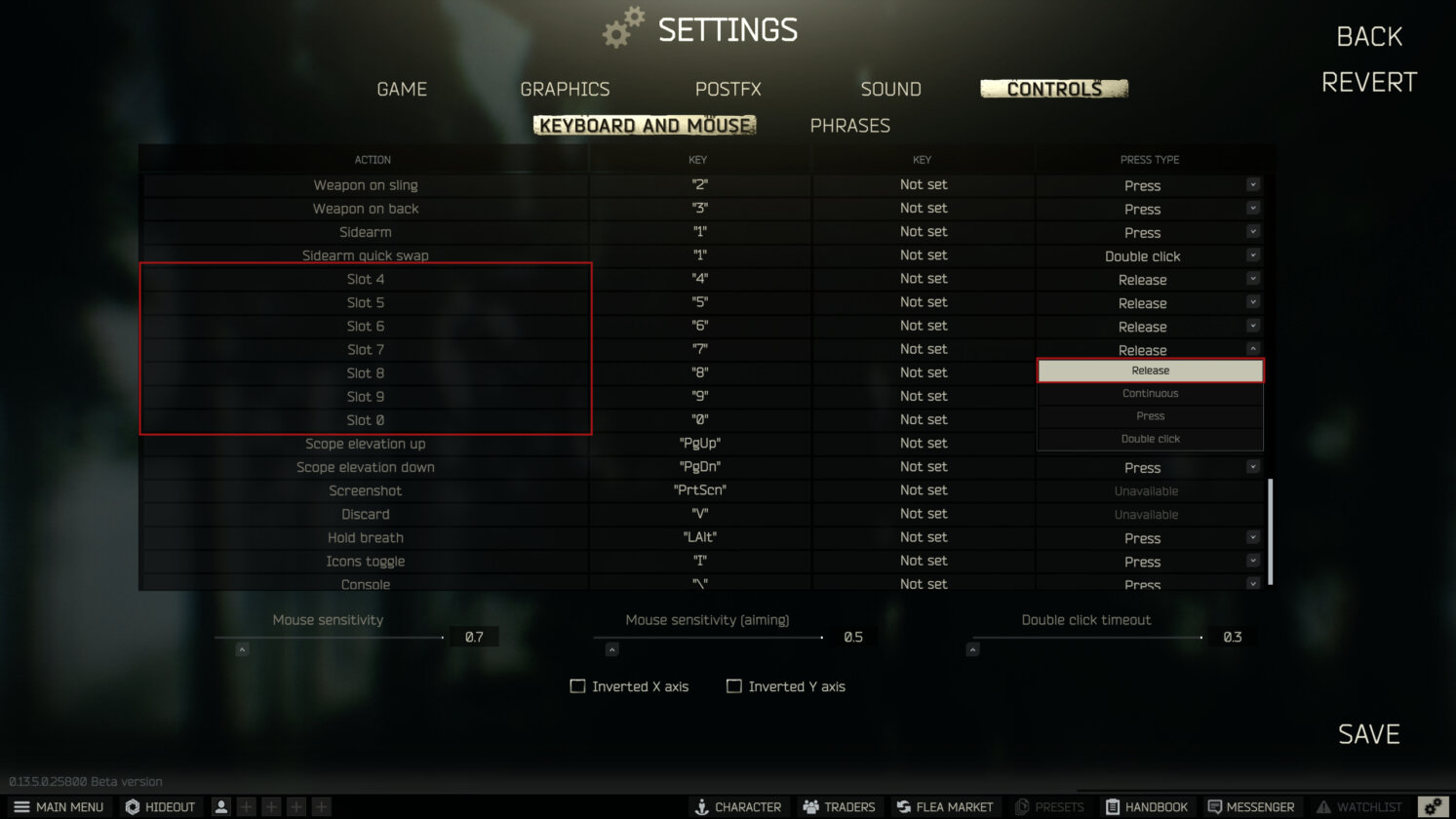The width and height of the screenshot is (1456, 819).
Task: Click the gears icon in bottom-right corner
Action: [1433, 806]
